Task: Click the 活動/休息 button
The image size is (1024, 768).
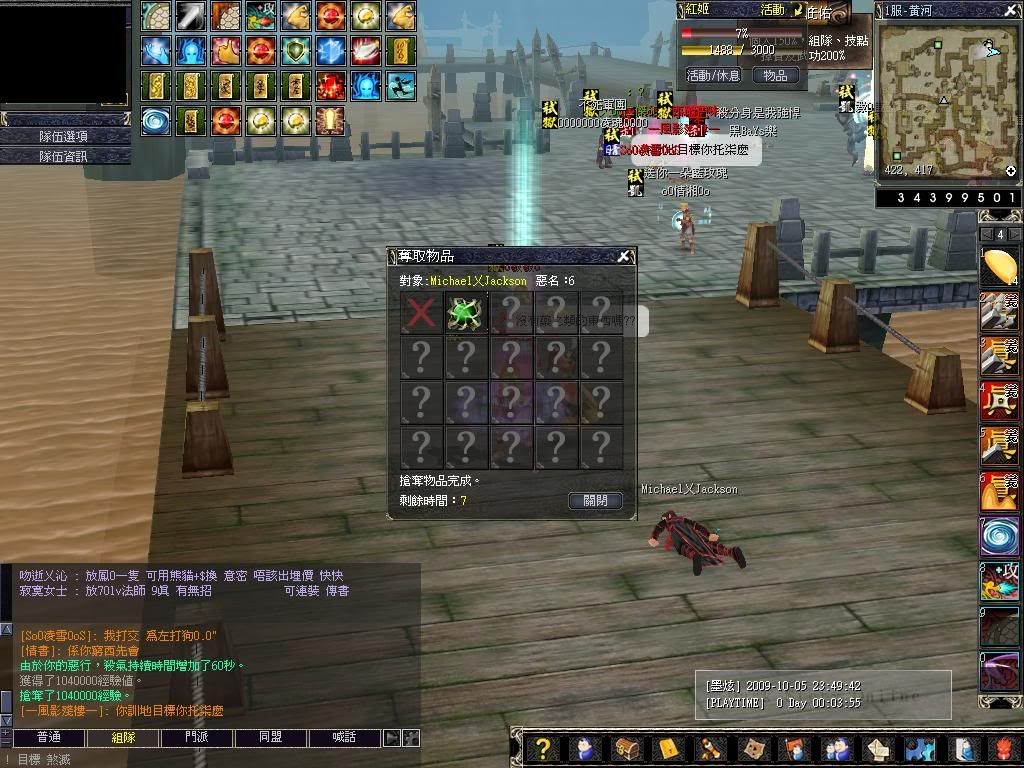Action: click(713, 75)
